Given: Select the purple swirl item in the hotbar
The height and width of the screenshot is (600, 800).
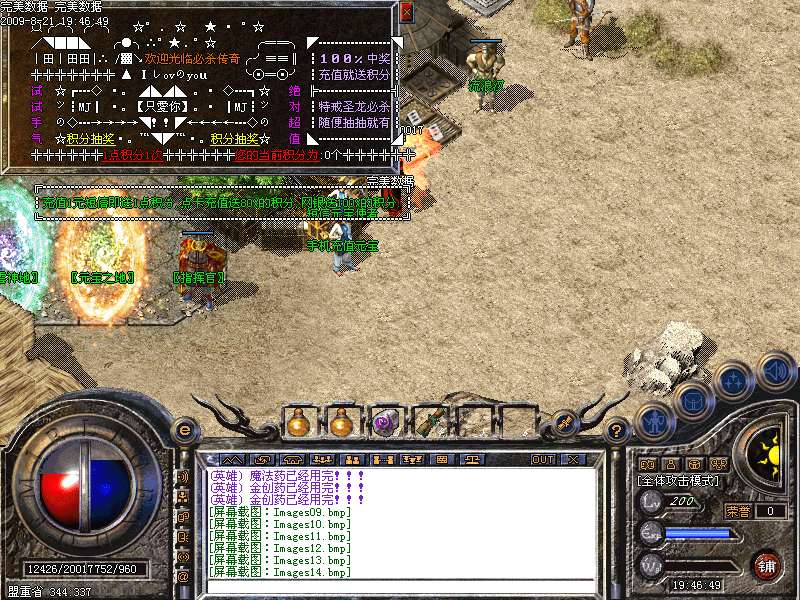Looking at the screenshot, I should (x=386, y=423).
